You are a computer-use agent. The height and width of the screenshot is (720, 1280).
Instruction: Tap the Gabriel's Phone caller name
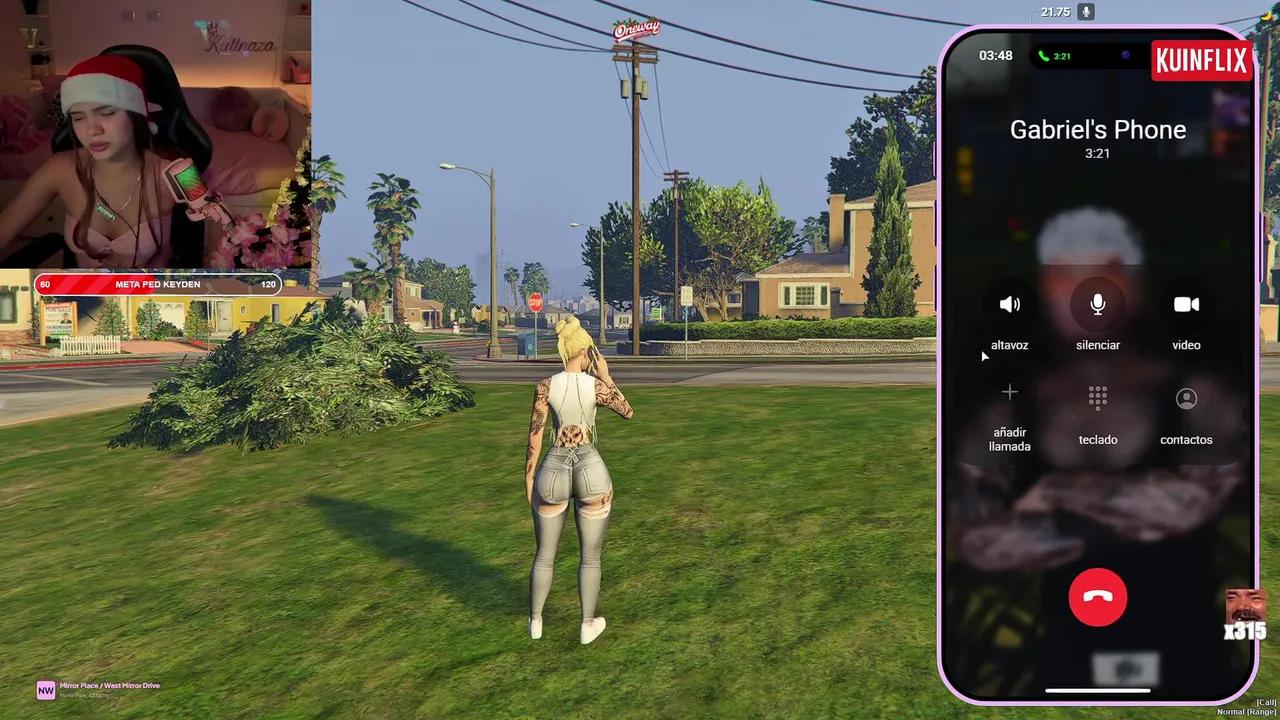point(1098,129)
